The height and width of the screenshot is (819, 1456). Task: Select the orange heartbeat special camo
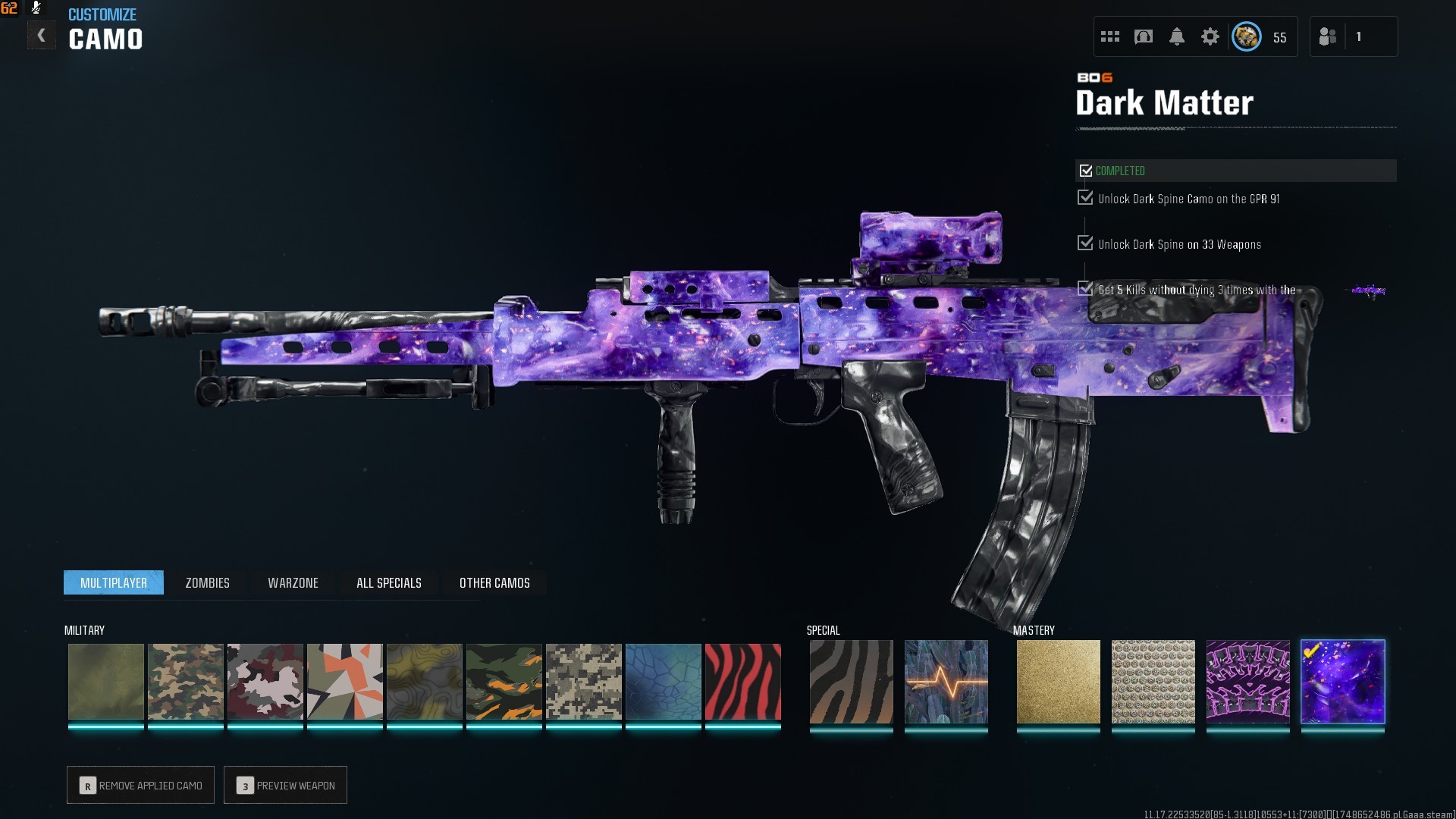point(946,682)
